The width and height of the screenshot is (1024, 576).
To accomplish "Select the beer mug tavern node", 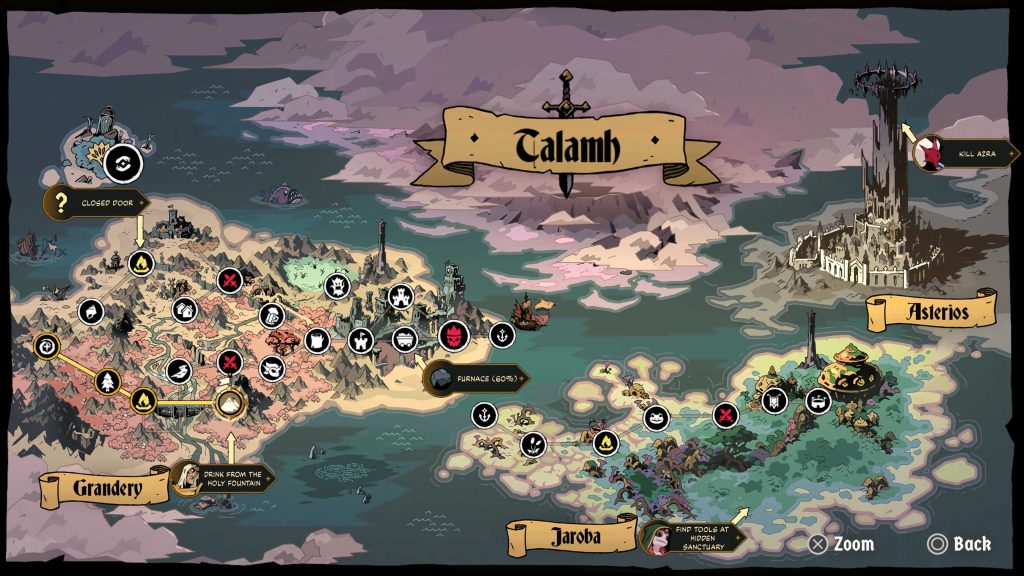I will 270,316.
